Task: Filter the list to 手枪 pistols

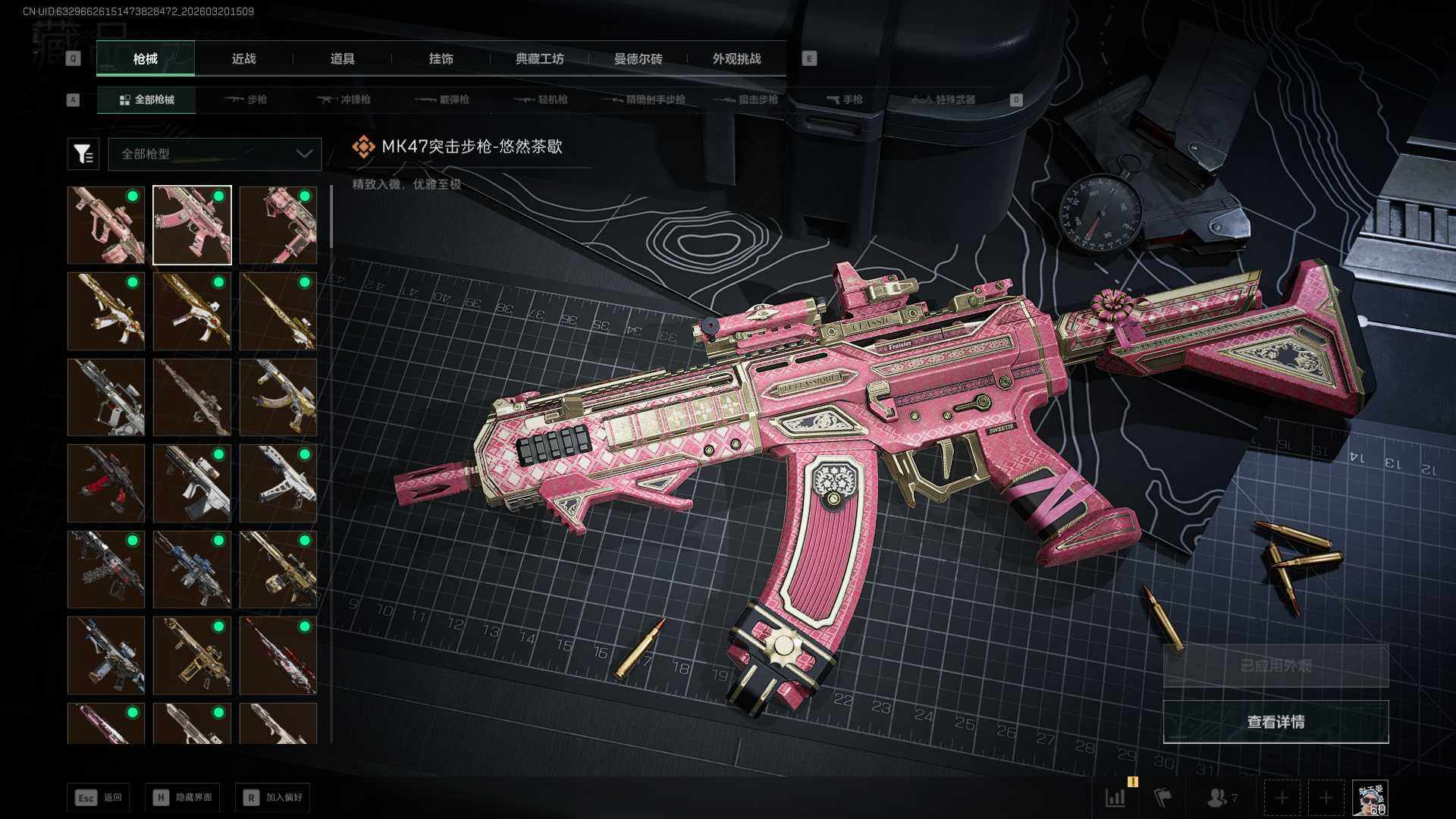Action: (844, 99)
